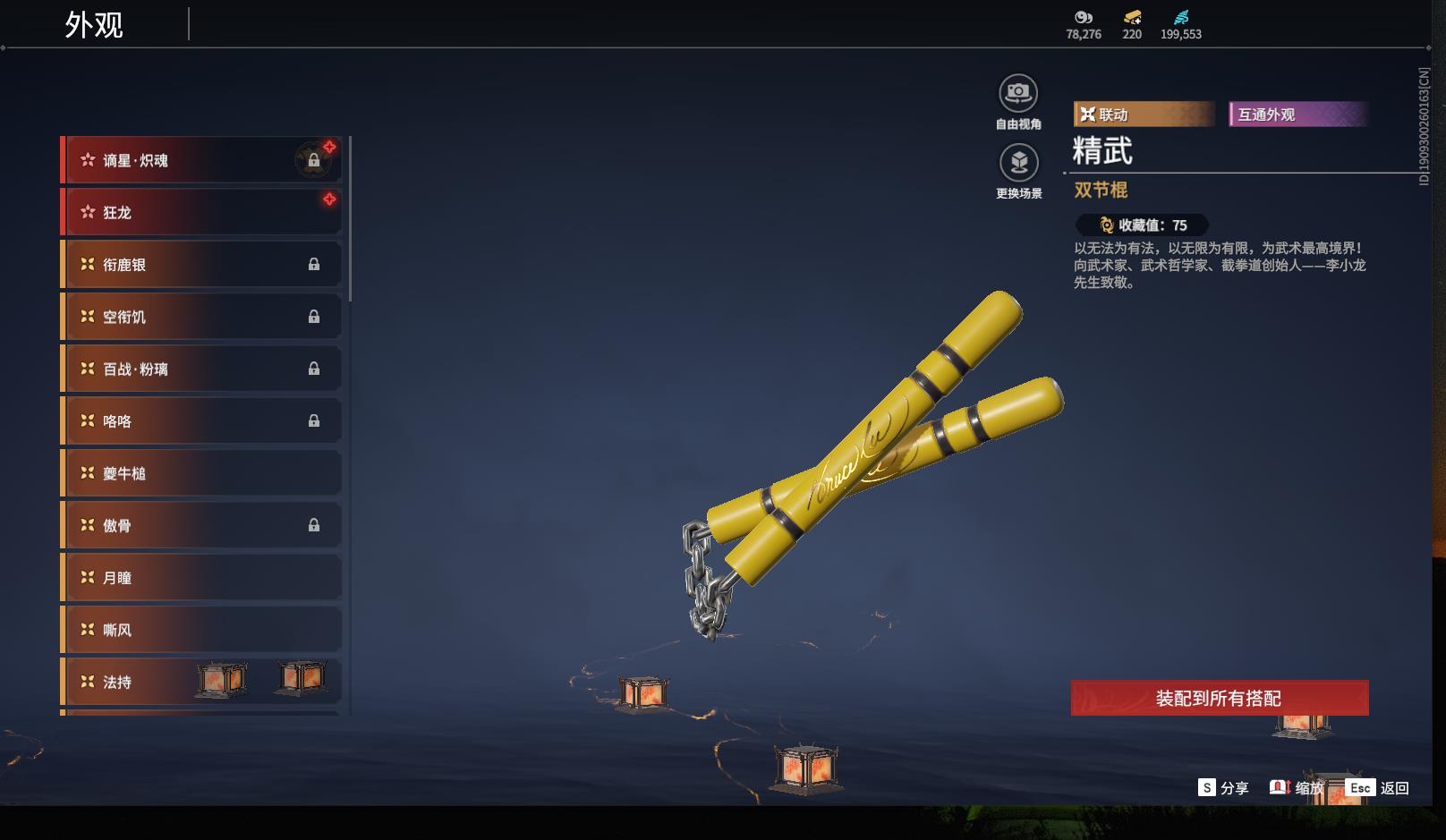Click the 缩放 zoom control
The width and height of the screenshot is (1446, 840).
point(1297,788)
